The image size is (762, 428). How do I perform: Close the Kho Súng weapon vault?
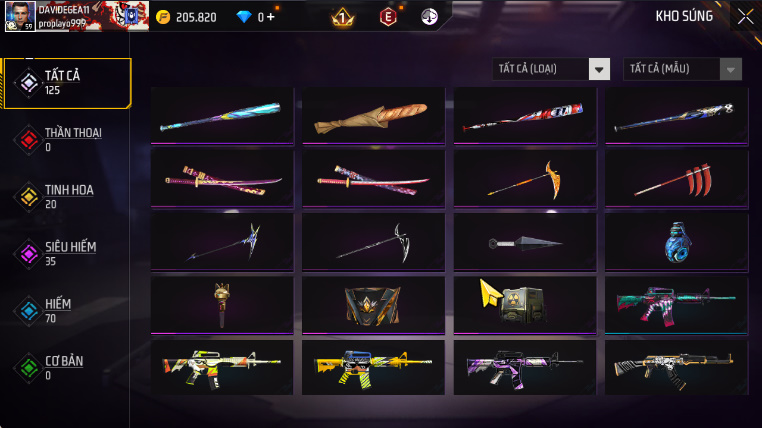coord(745,16)
